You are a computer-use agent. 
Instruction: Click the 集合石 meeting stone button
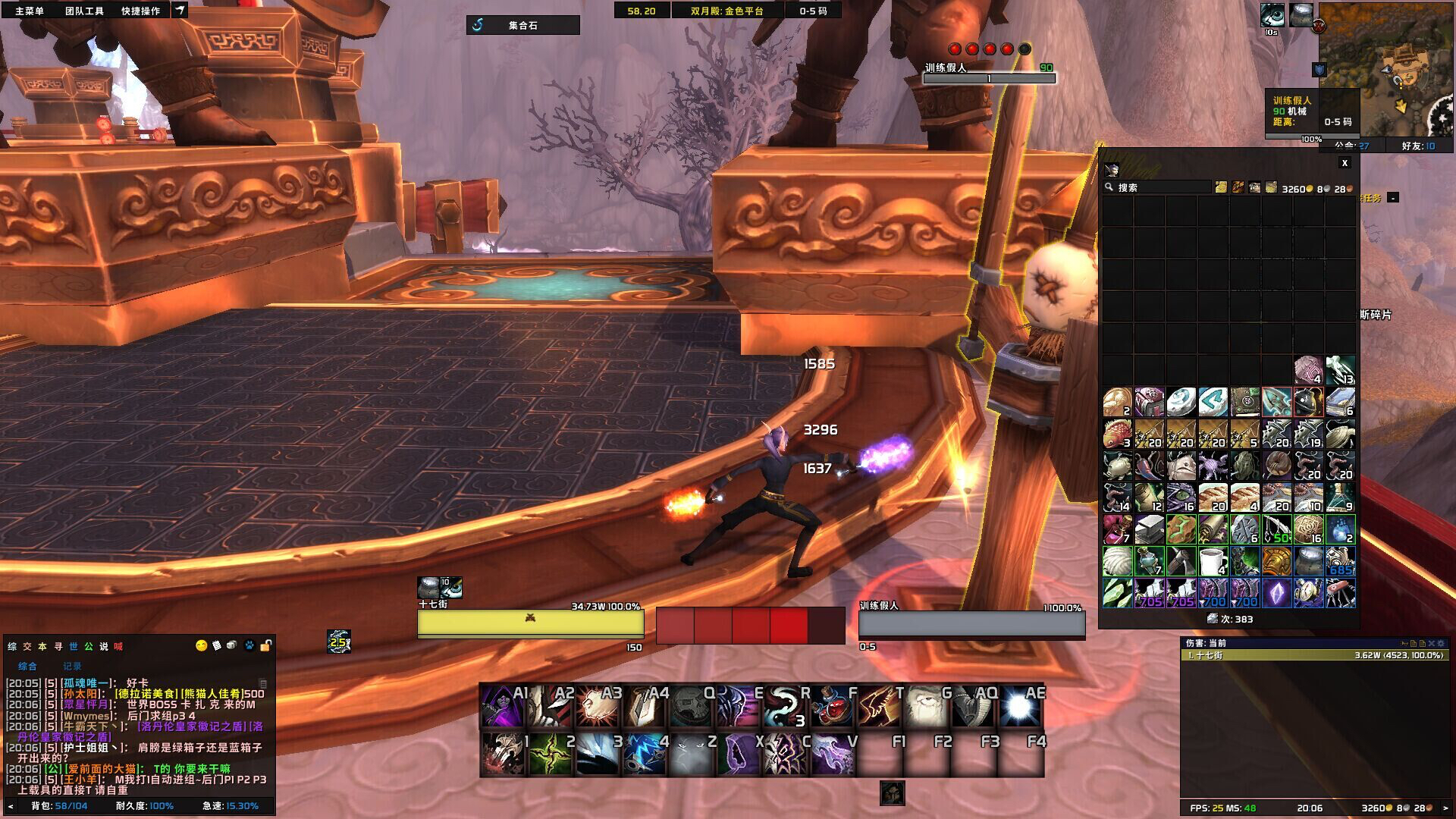coord(522,25)
